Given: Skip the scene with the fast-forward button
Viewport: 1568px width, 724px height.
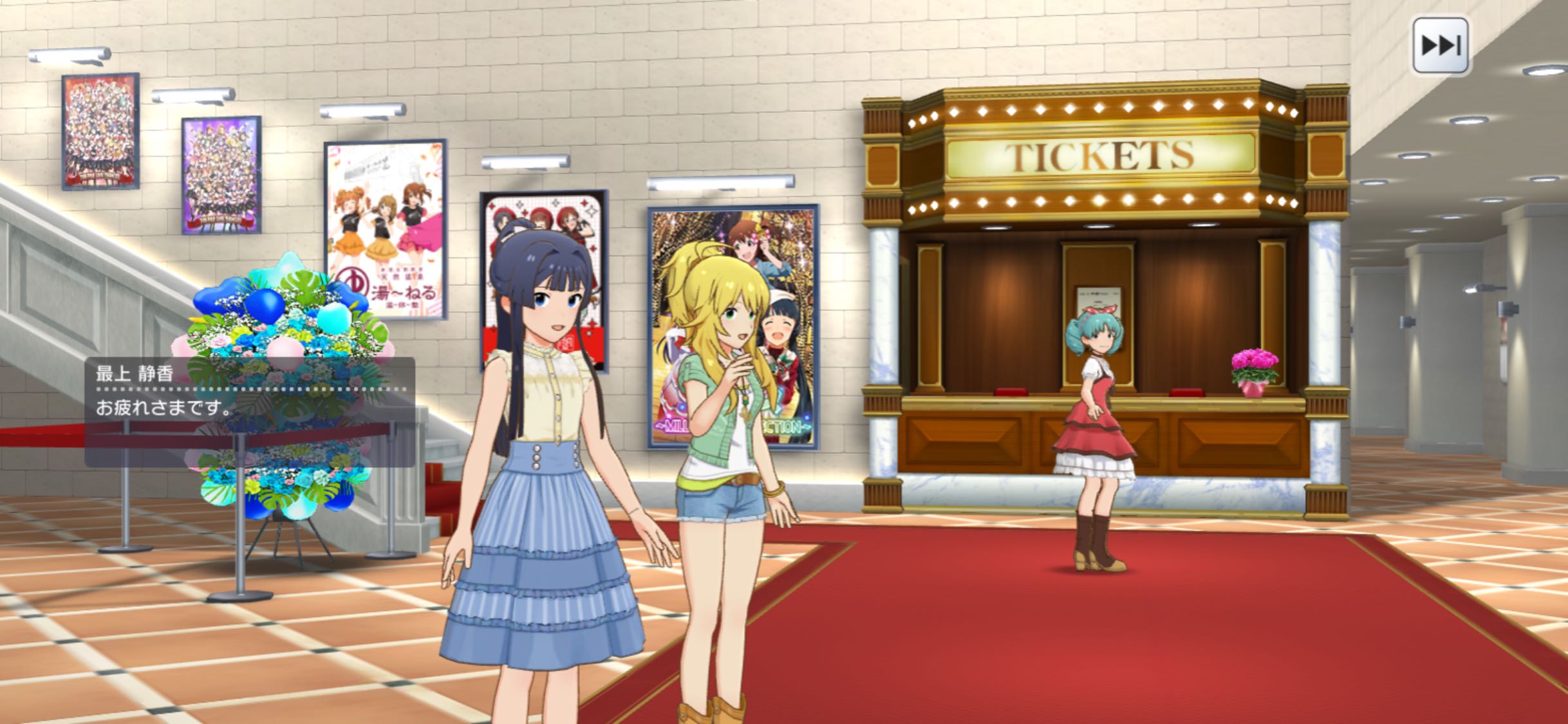Looking at the screenshot, I should [x=1441, y=46].
